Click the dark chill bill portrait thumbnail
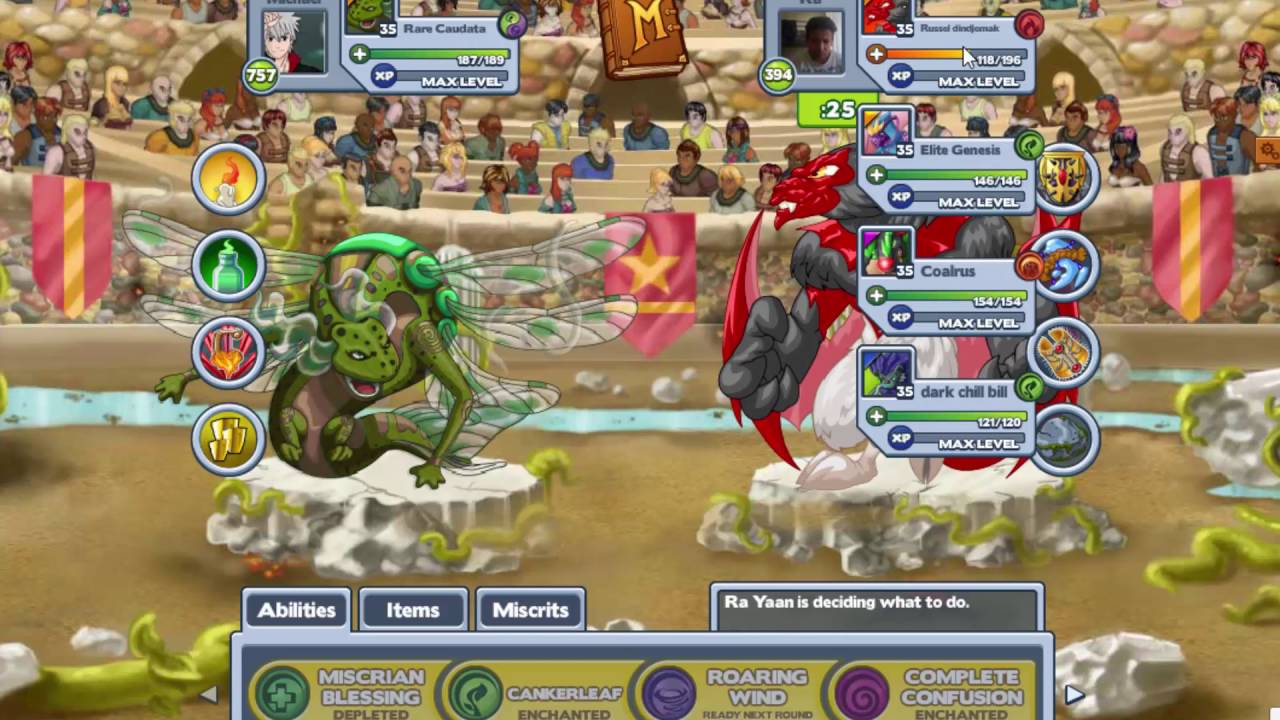The height and width of the screenshot is (720, 1280). click(885, 373)
